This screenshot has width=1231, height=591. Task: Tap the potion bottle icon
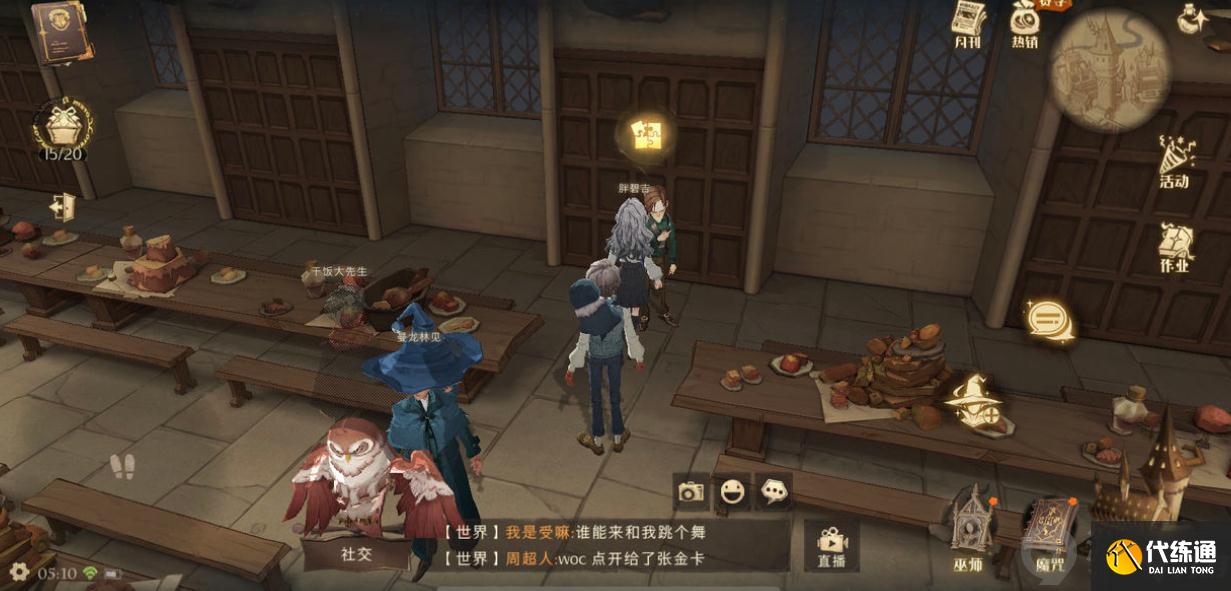point(1191,17)
